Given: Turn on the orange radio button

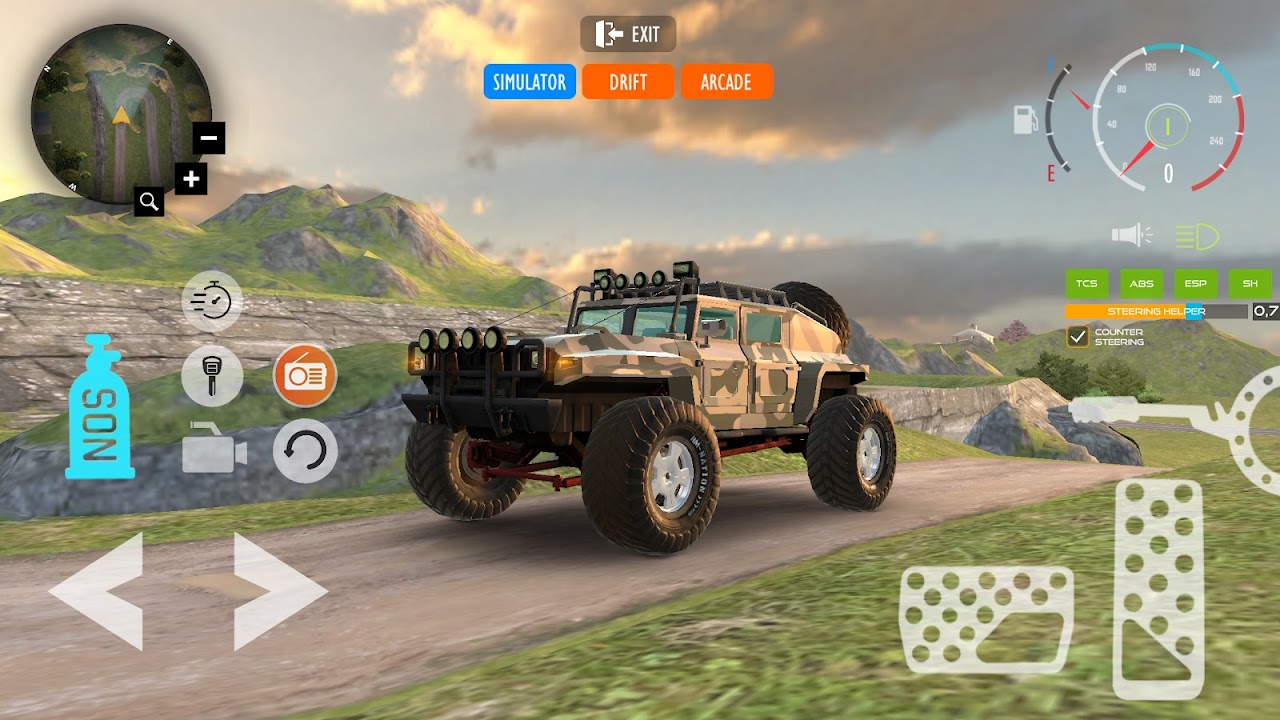Looking at the screenshot, I should (304, 376).
